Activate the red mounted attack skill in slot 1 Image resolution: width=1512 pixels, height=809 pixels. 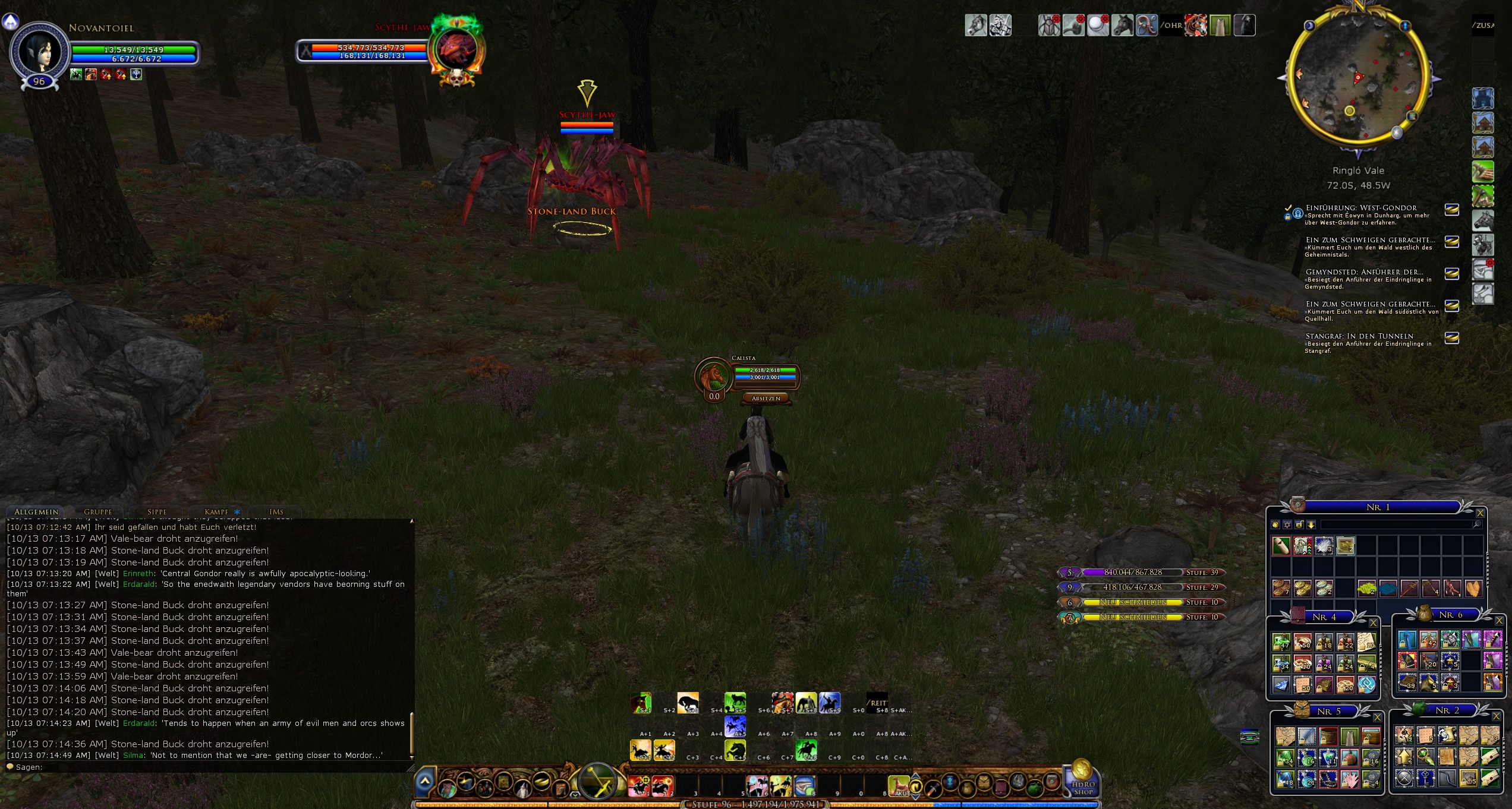[x=639, y=786]
